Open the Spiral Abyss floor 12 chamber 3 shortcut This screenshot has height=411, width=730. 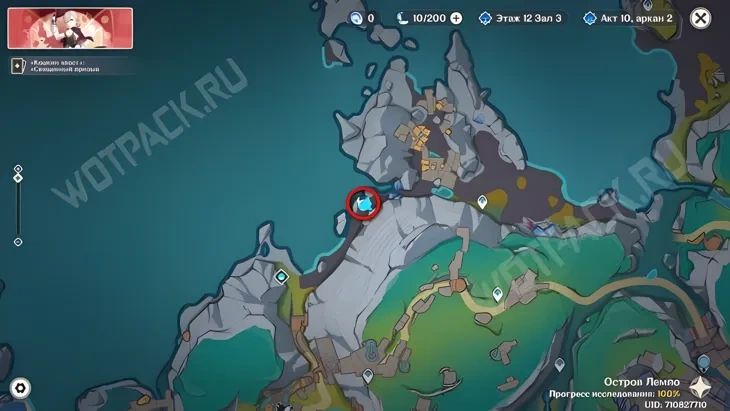[520, 18]
